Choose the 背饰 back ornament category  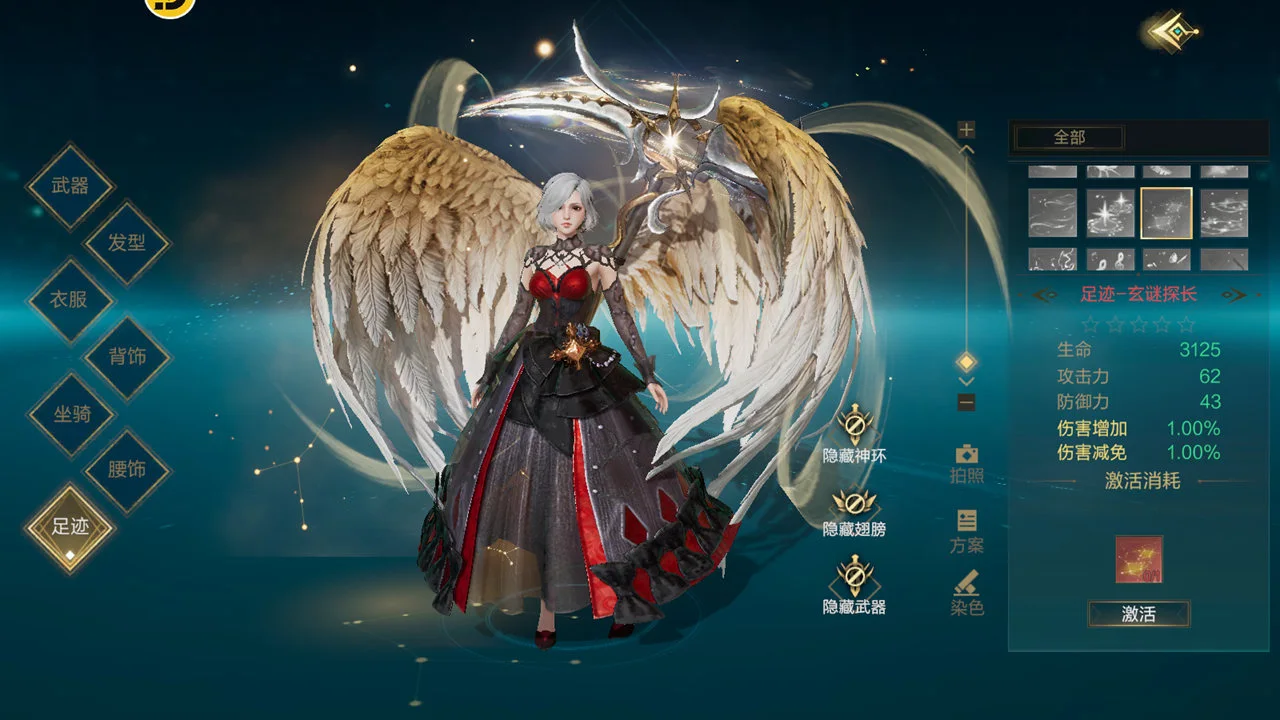pos(127,357)
